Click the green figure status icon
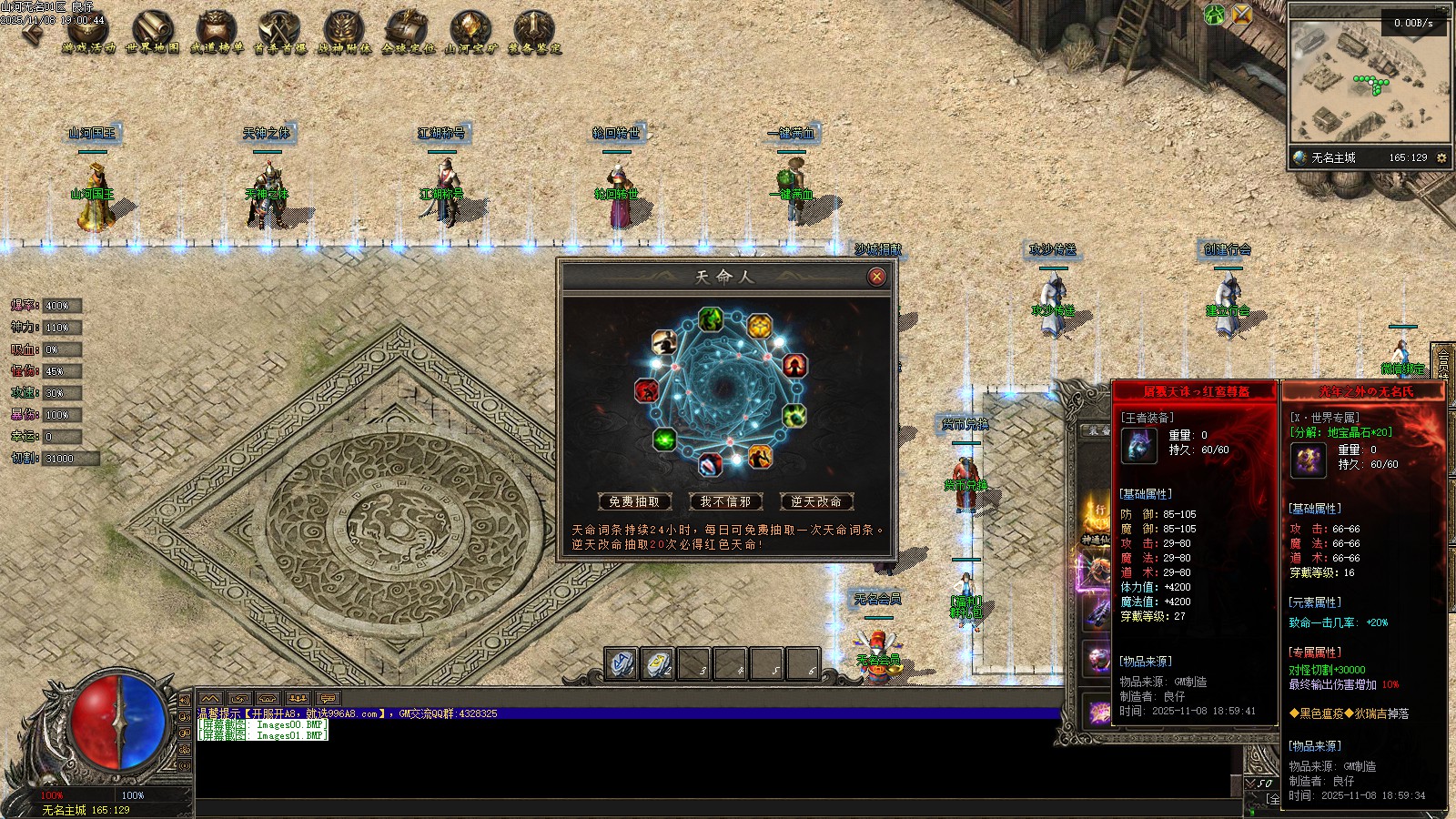Screen dimensions: 1456x819 [1215, 15]
